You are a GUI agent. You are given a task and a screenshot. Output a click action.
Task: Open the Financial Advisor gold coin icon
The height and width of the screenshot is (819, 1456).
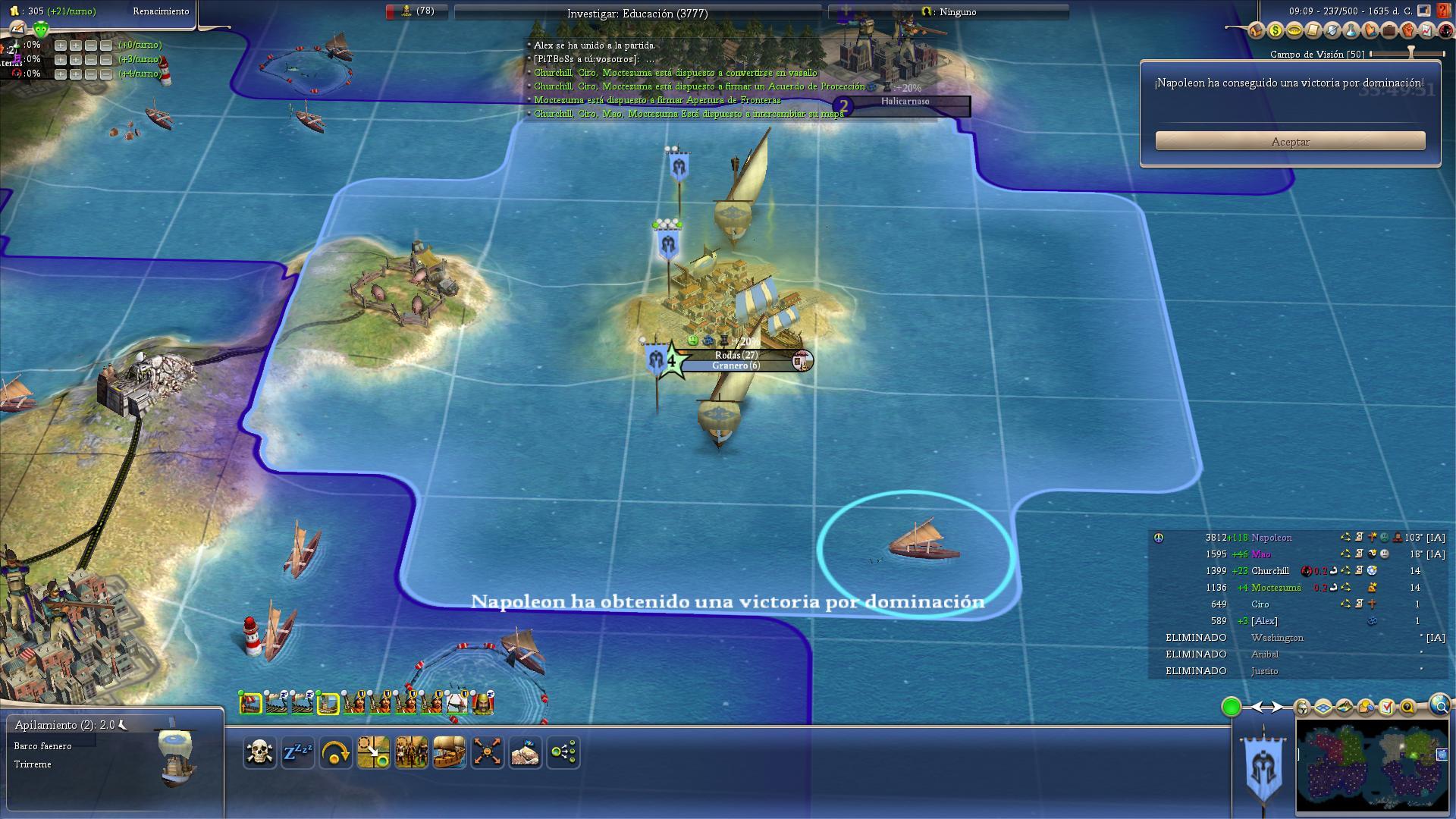(1276, 31)
